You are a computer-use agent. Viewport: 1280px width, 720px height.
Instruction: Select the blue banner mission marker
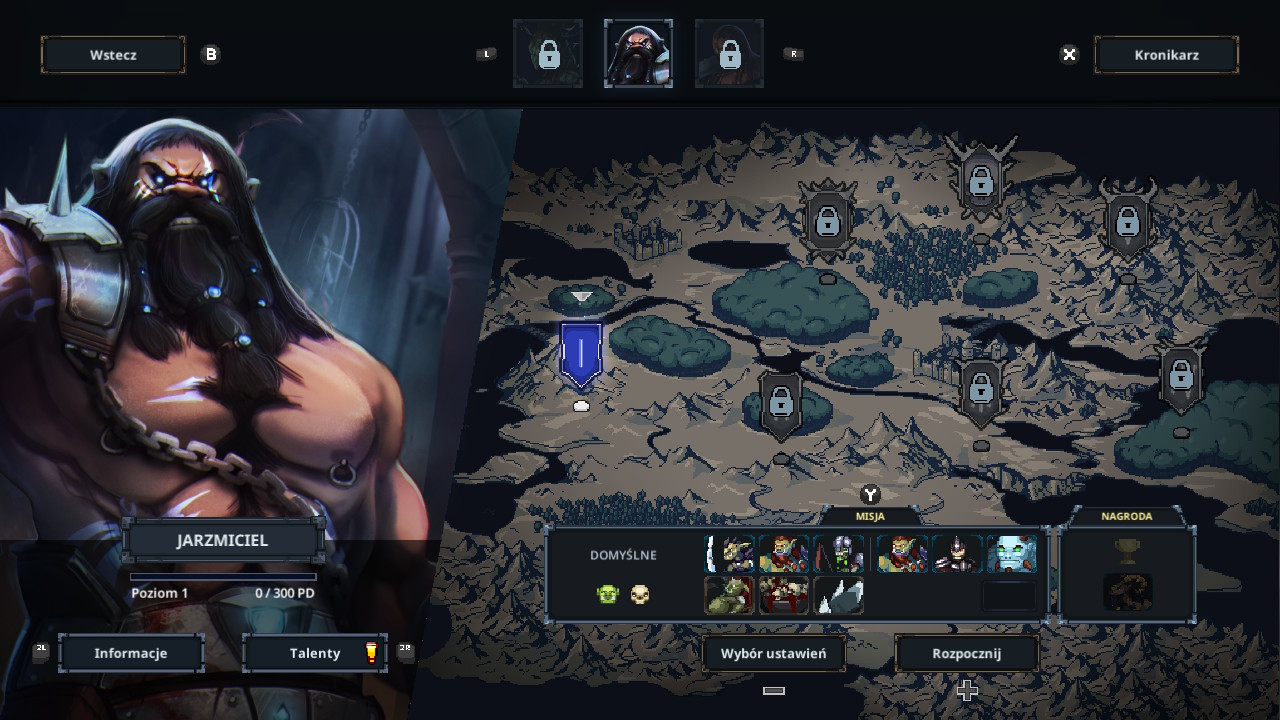pyautogui.click(x=581, y=355)
